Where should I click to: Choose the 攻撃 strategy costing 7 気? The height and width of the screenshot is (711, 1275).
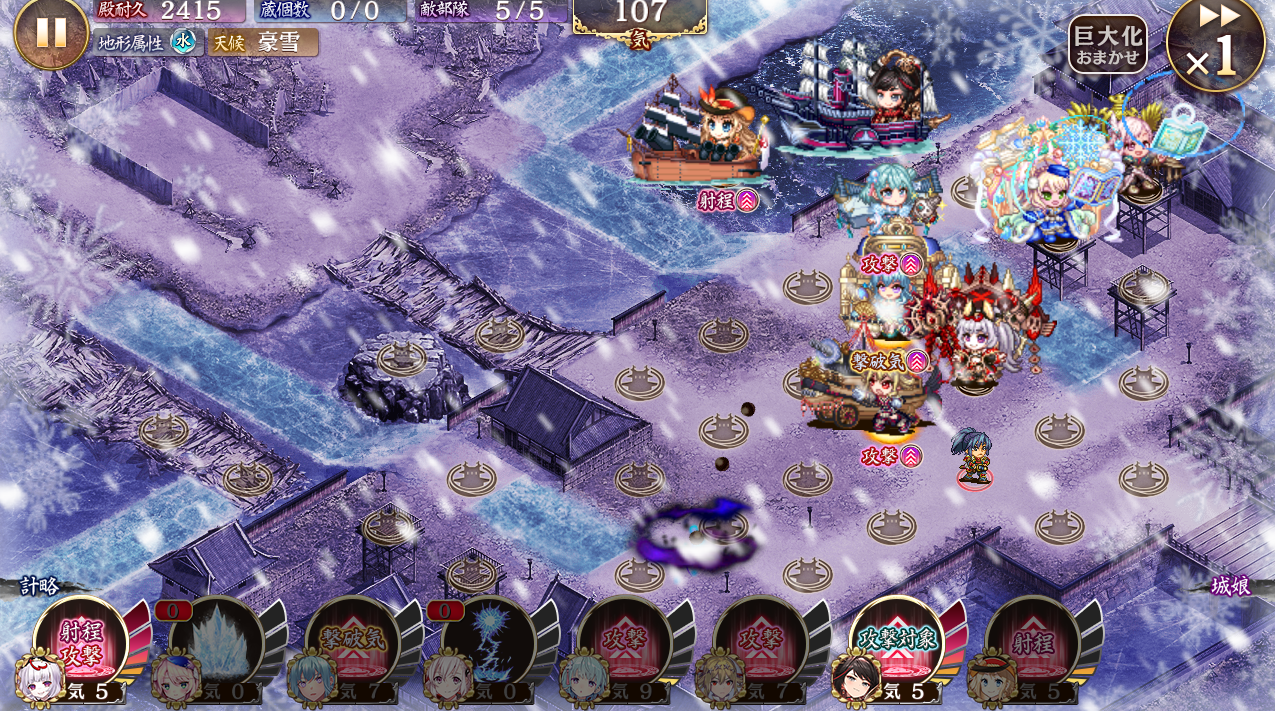pyautogui.click(x=760, y=642)
